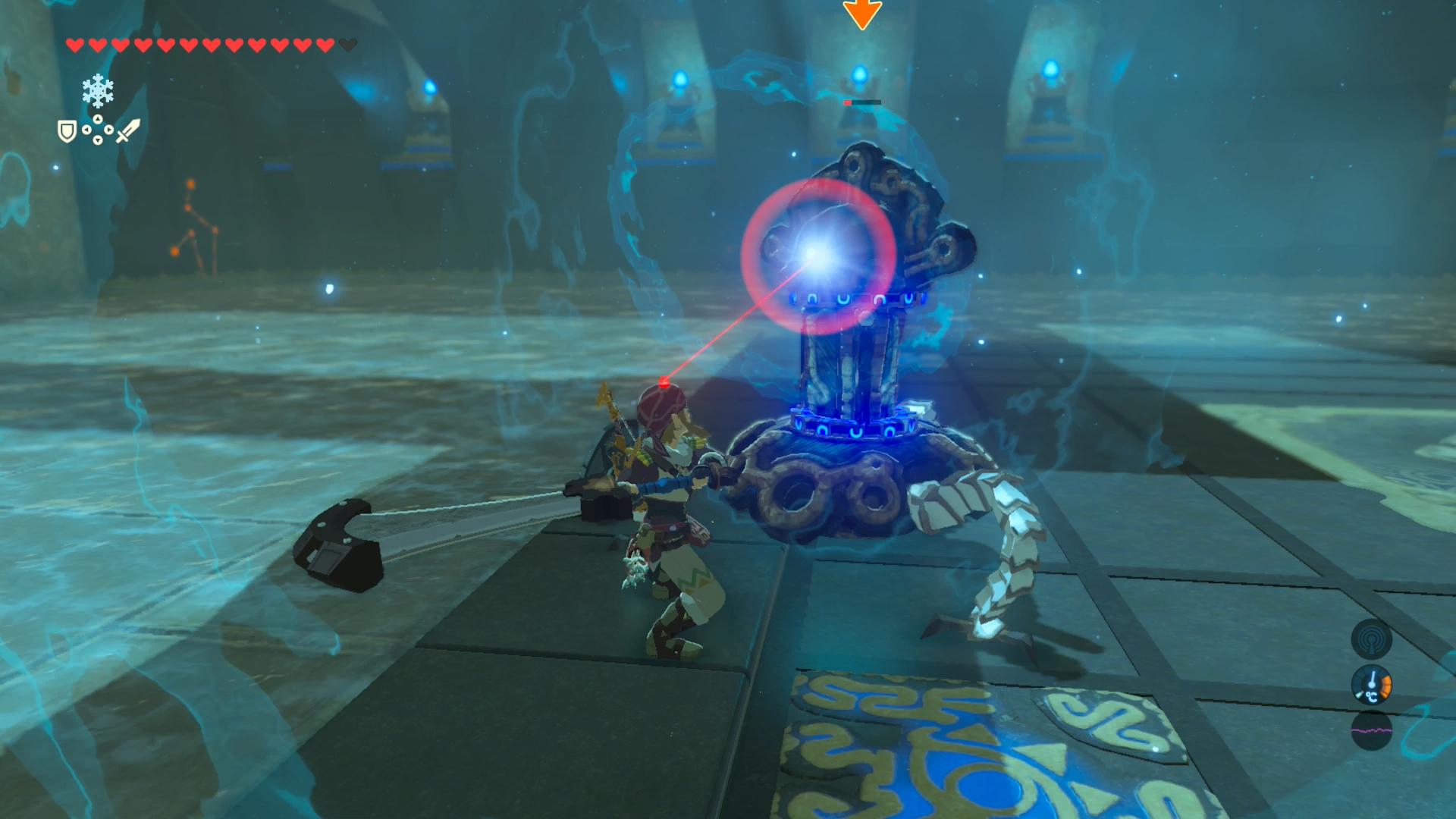Select the Cryonis snowflake rune icon
This screenshot has width=1456, height=819.
[98, 92]
